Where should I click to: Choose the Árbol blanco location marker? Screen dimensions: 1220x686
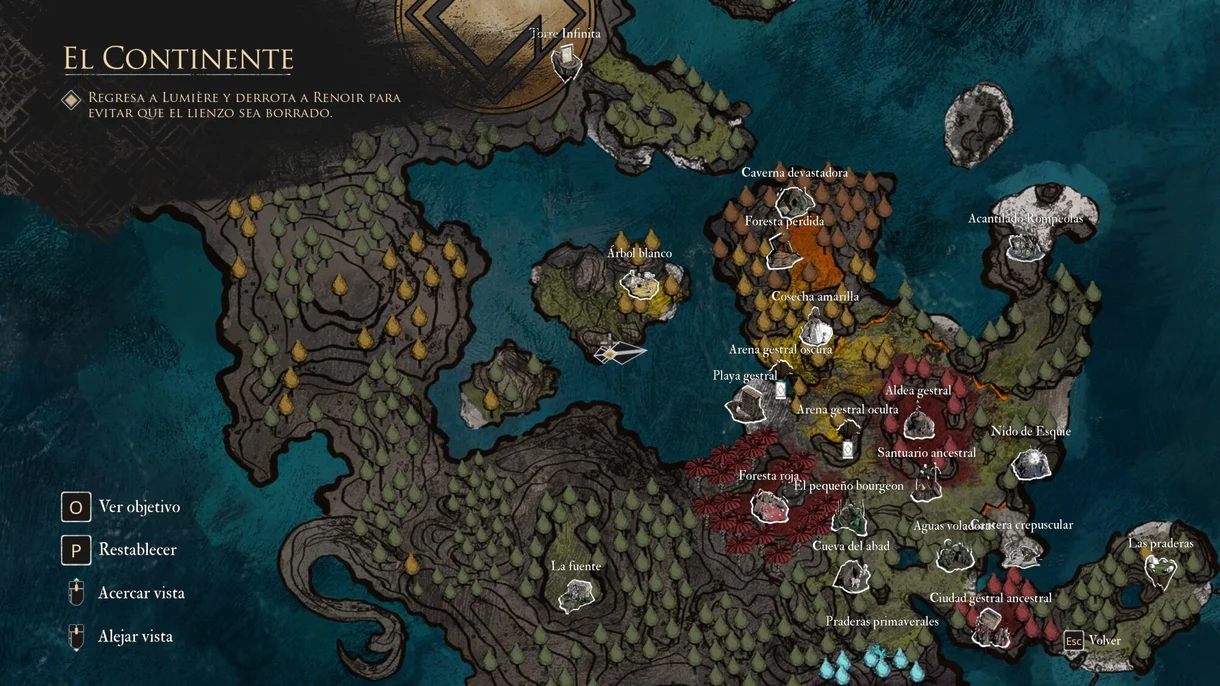coord(638,282)
